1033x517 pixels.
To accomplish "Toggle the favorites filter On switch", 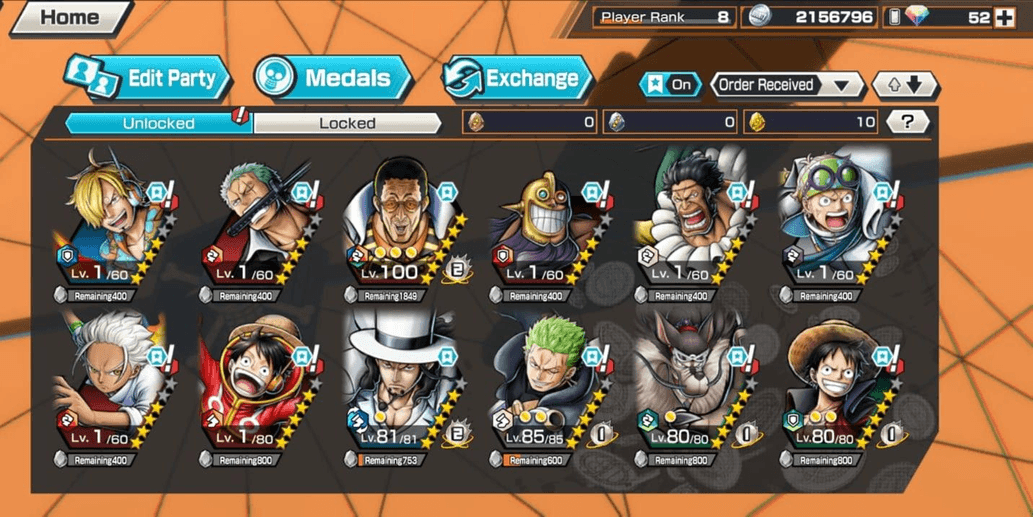I will [670, 85].
